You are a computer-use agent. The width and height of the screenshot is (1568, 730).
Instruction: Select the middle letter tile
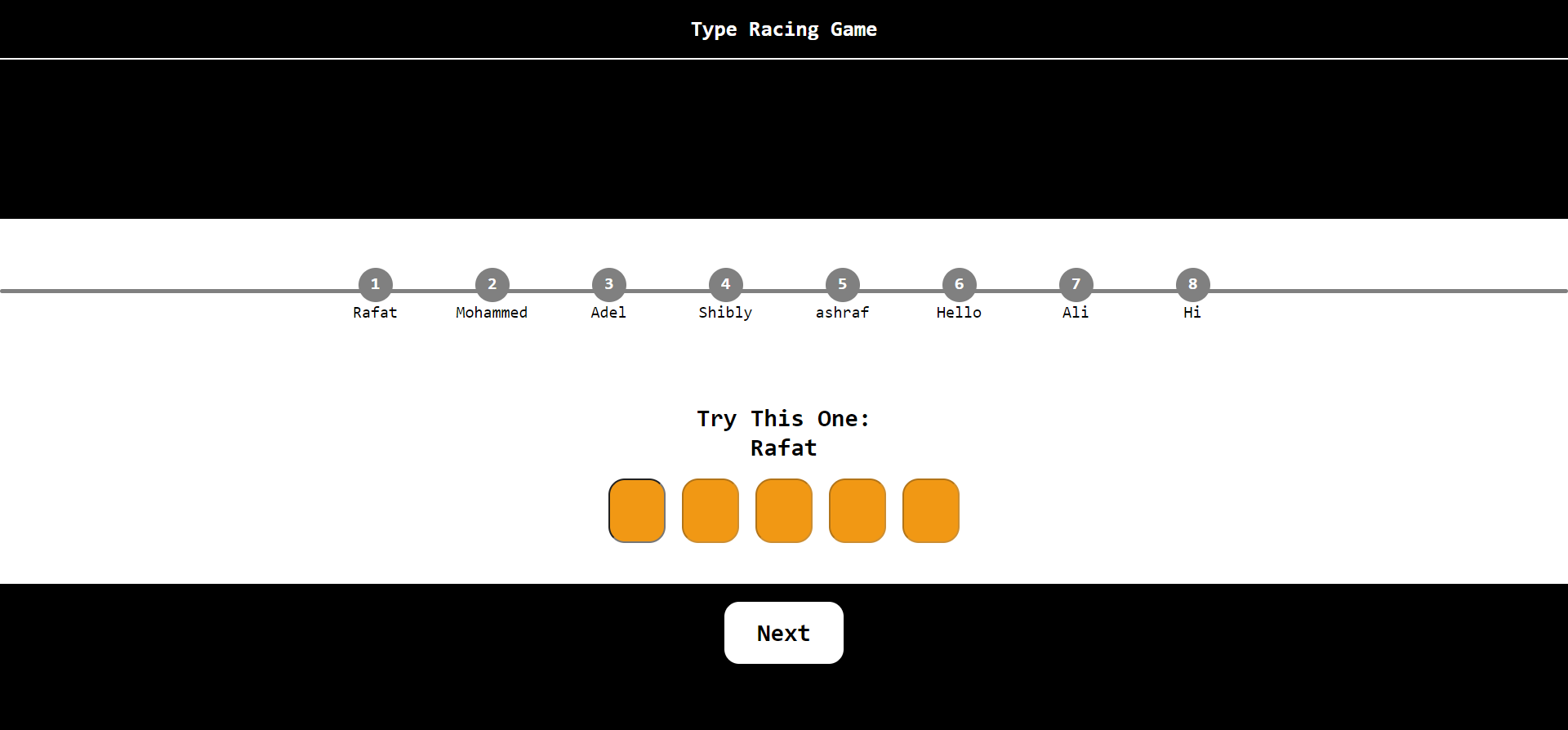pos(784,510)
